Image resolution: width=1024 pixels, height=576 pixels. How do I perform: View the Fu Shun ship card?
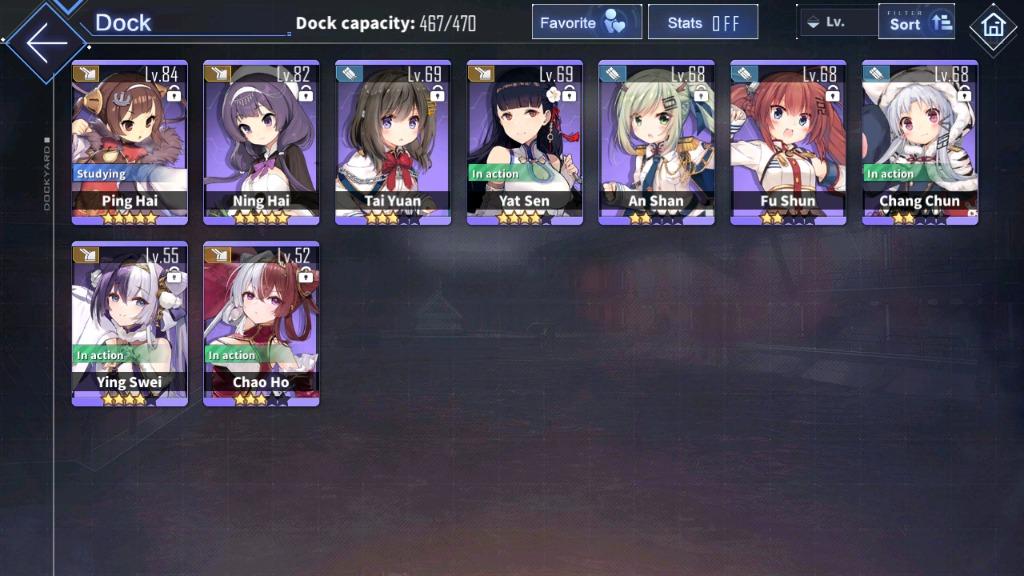[788, 142]
